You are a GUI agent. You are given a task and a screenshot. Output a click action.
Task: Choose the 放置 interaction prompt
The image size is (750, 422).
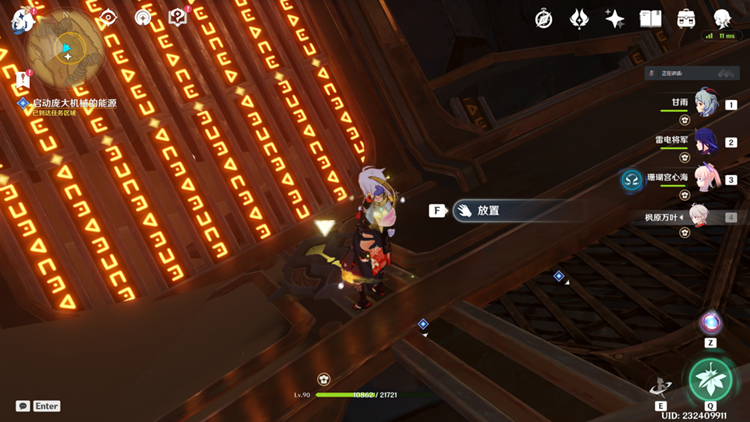[490, 211]
